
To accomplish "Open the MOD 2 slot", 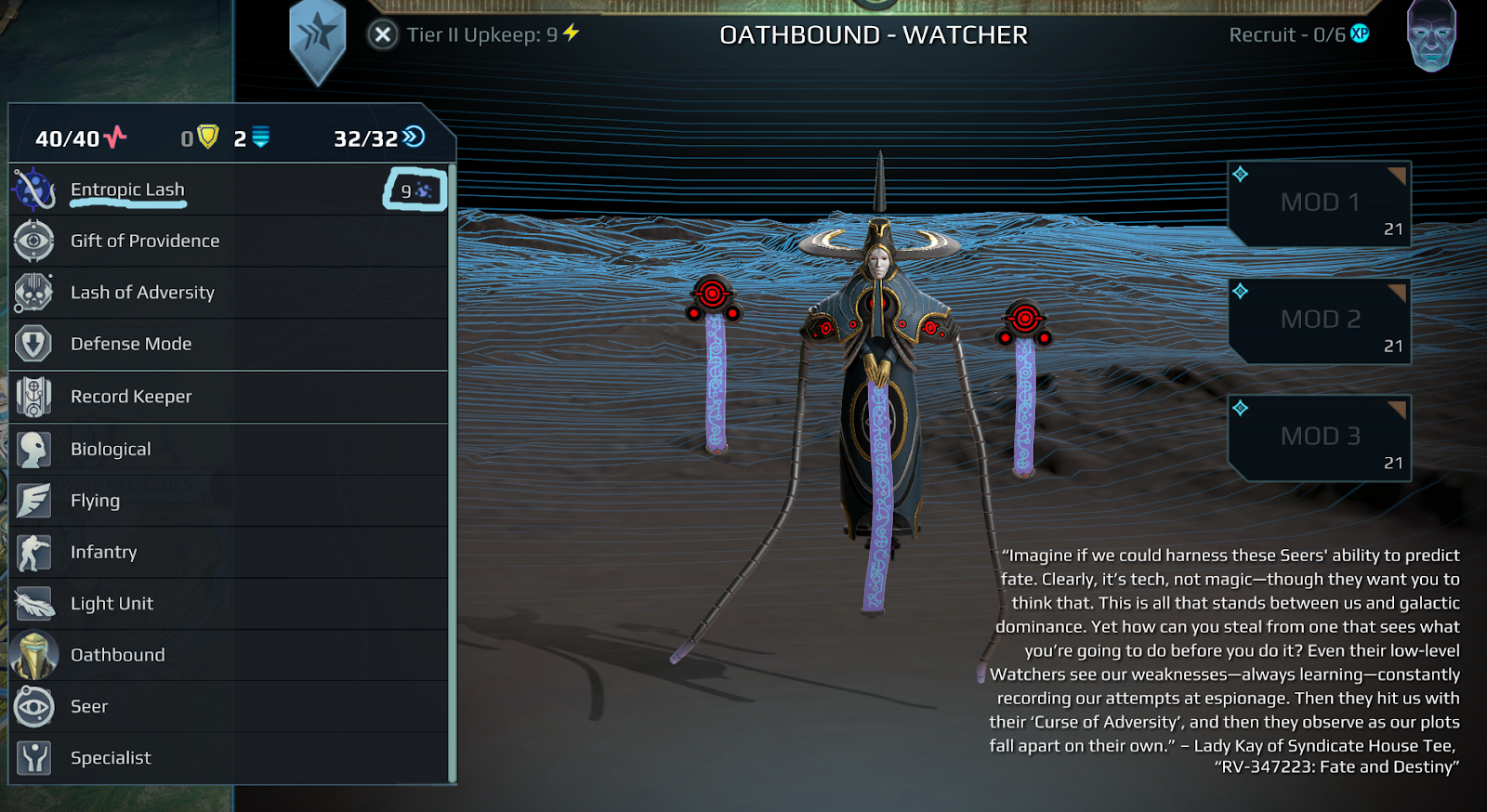I will pyautogui.click(x=1318, y=320).
